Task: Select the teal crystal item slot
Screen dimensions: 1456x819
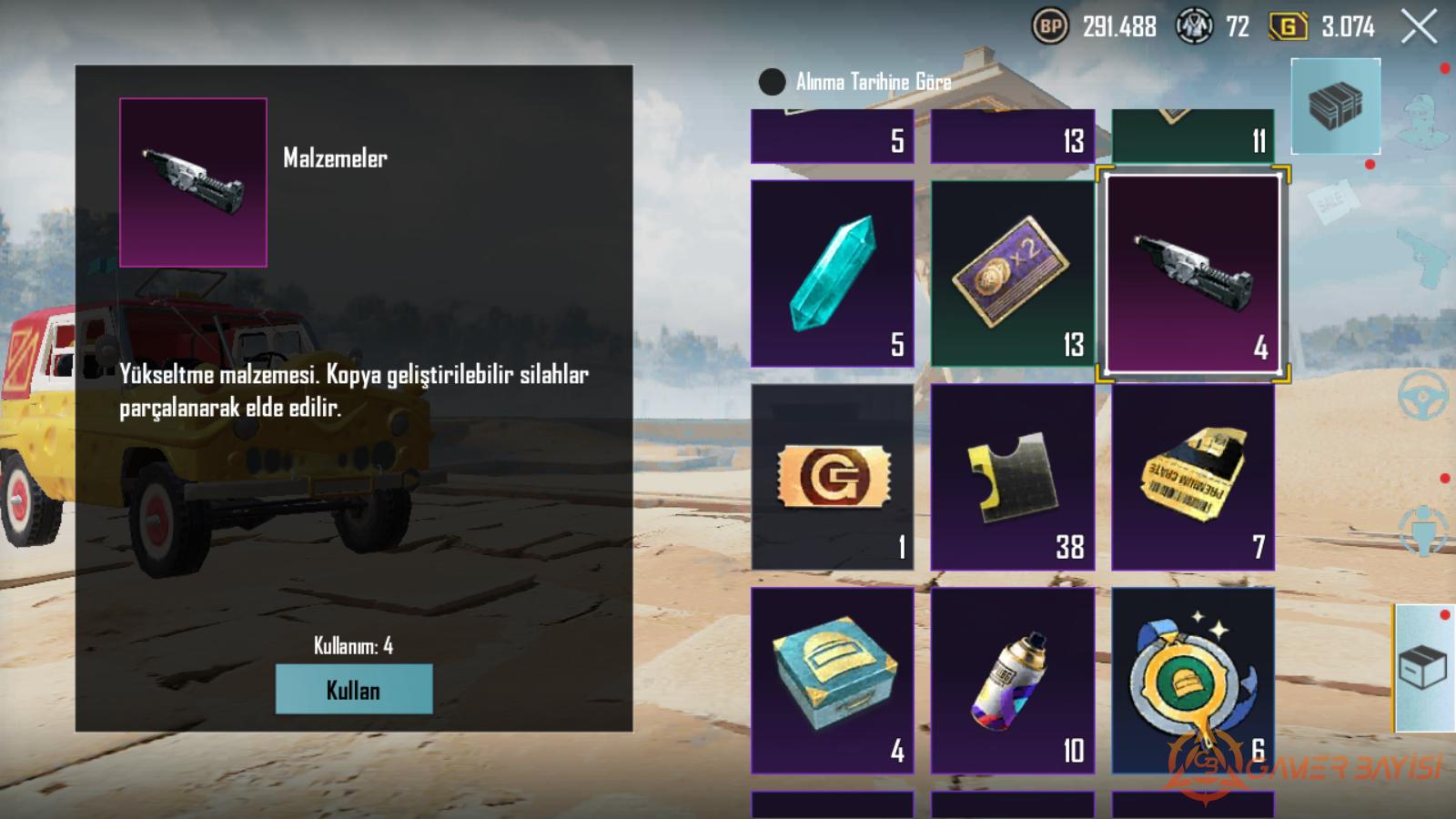Action: coord(832,273)
